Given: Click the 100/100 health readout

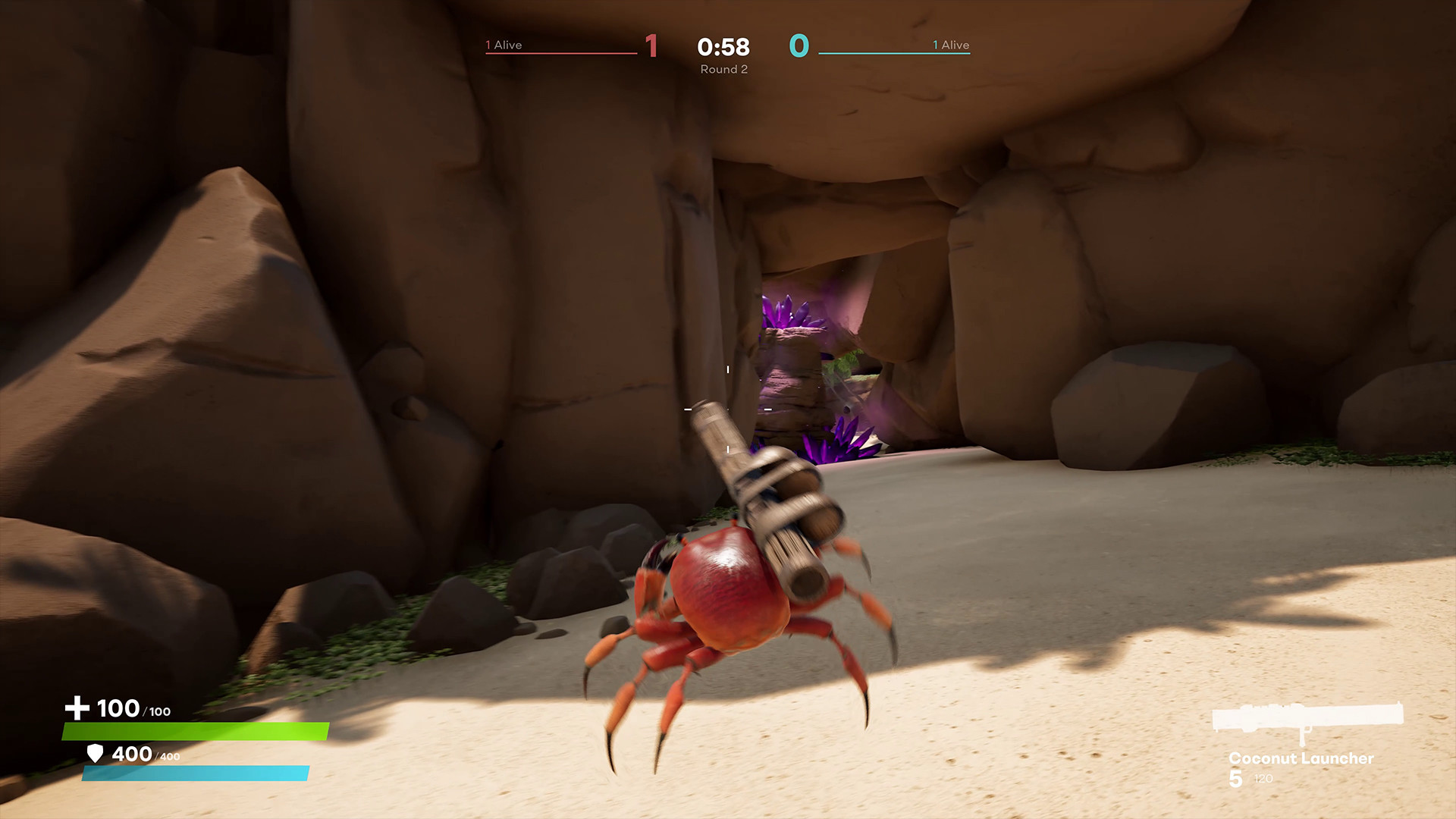Looking at the screenshot, I should coord(133,709).
